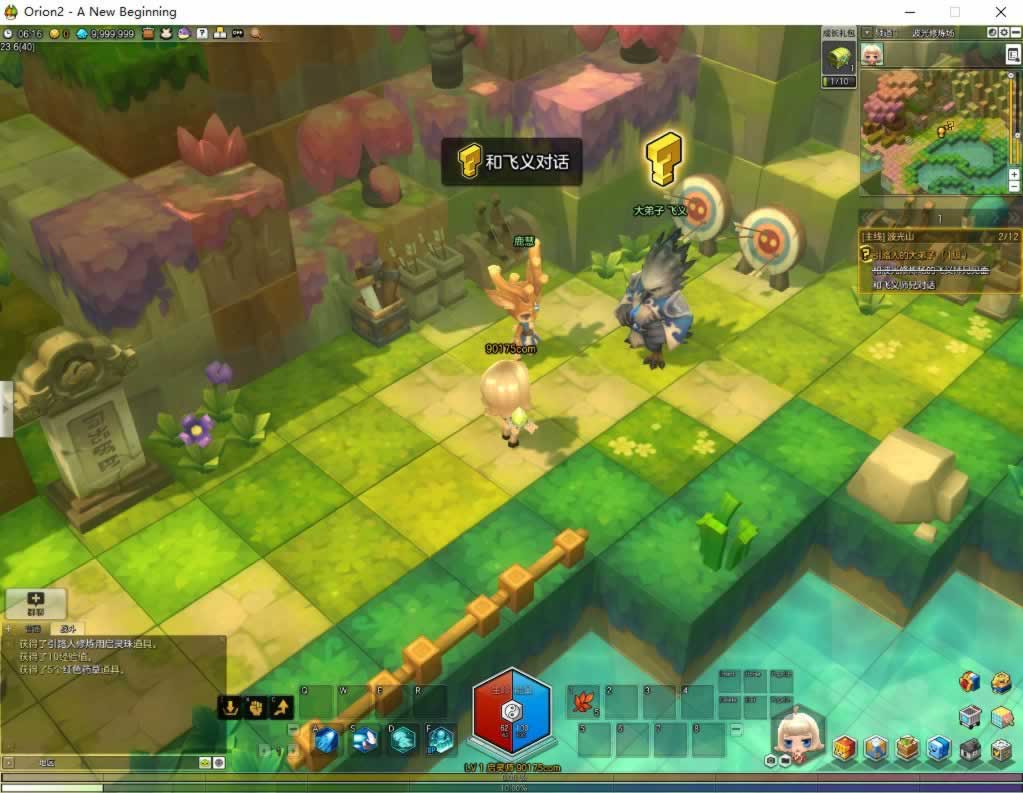Activate the skill on hotkey F
The height and width of the screenshot is (793, 1023).
[440, 740]
